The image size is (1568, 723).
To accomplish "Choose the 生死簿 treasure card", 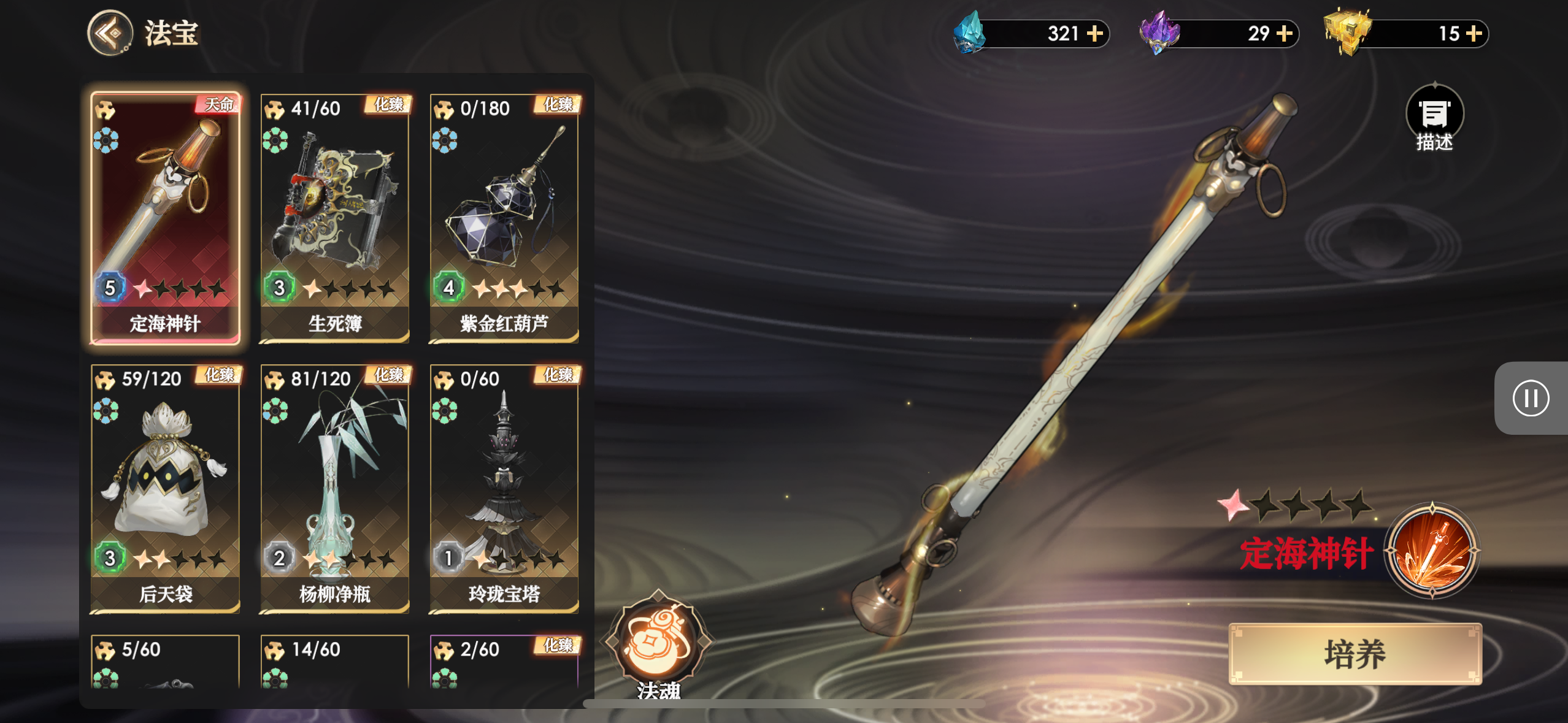I will pos(335,217).
